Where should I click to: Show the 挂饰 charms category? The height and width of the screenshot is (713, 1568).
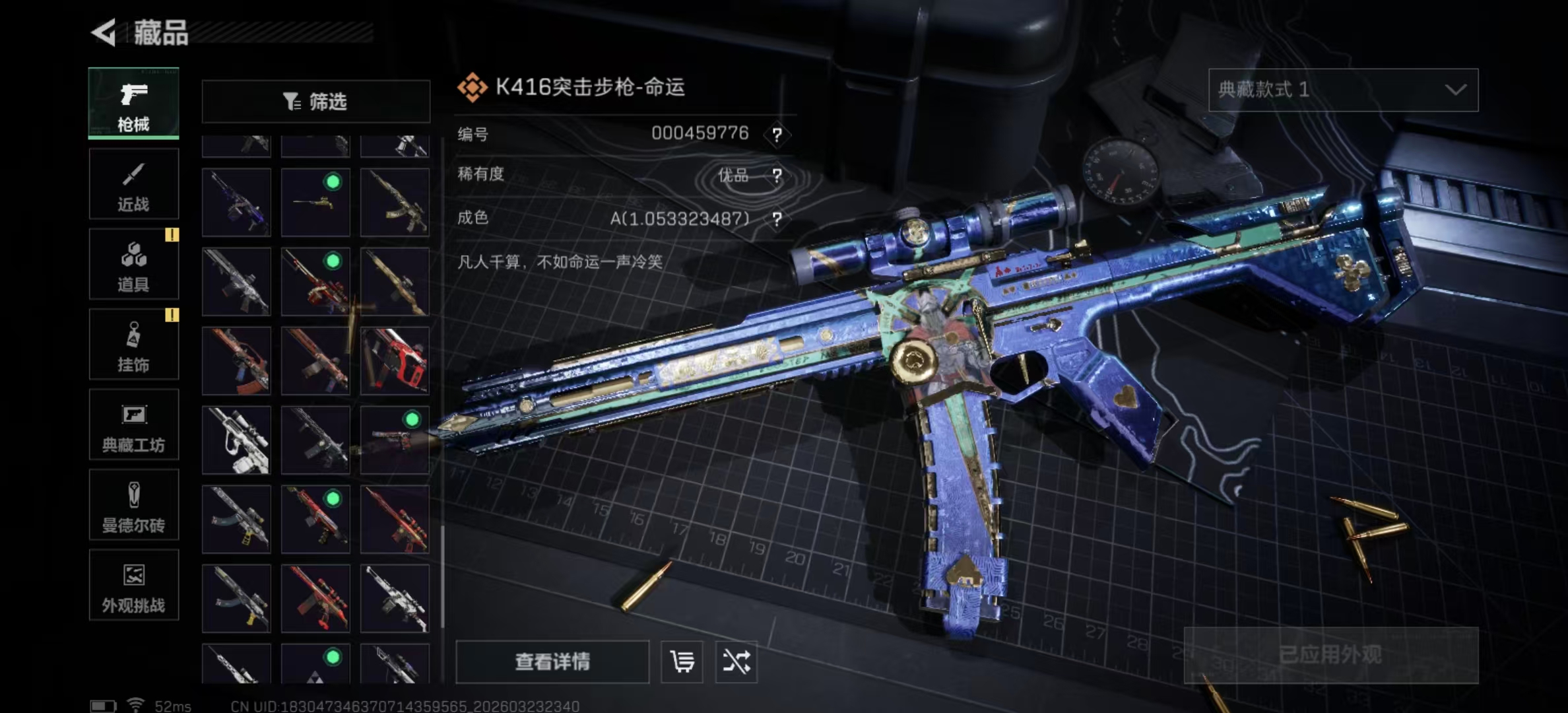coord(133,345)
